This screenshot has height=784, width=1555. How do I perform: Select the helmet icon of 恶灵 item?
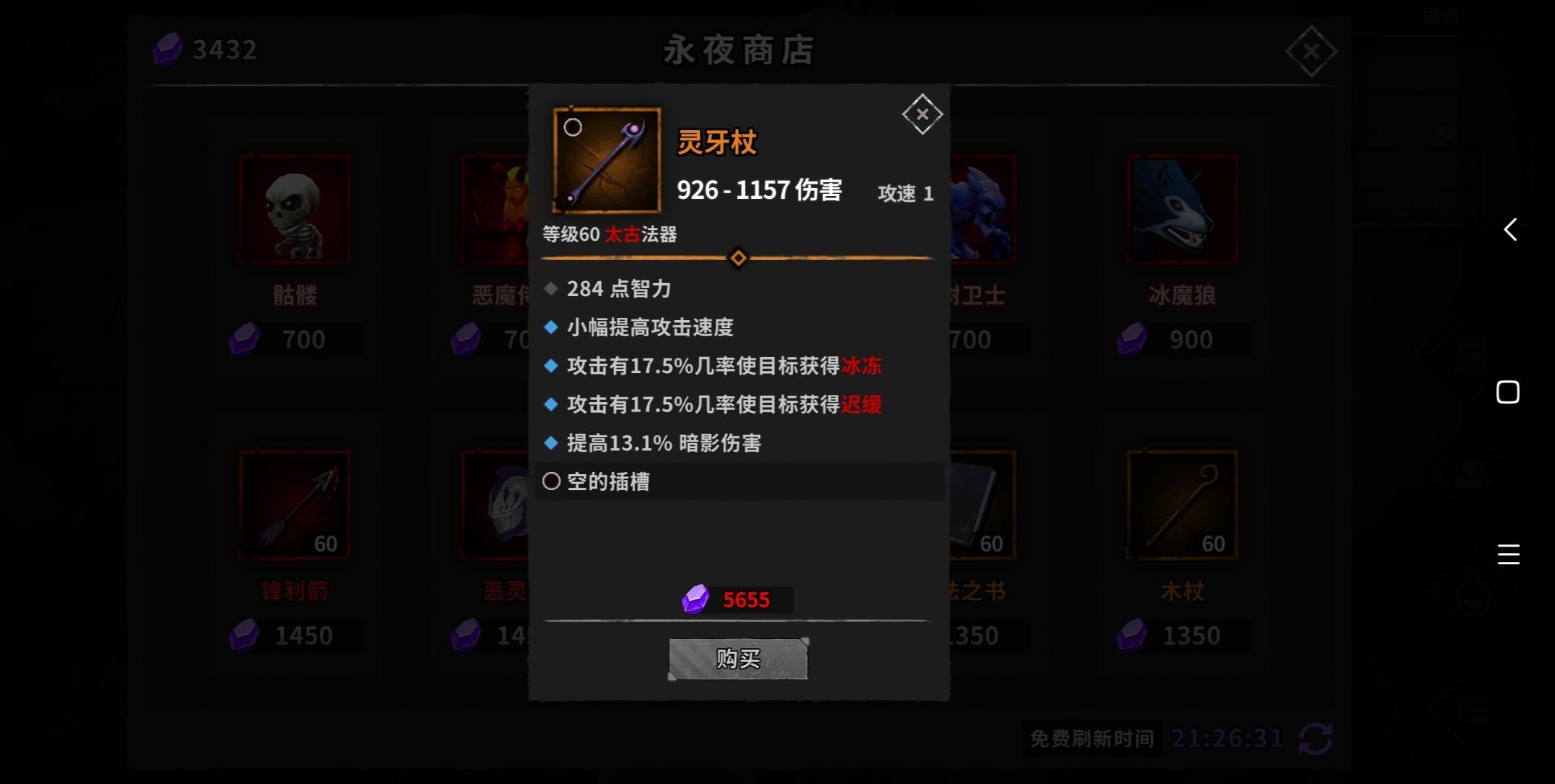(508, 505)
